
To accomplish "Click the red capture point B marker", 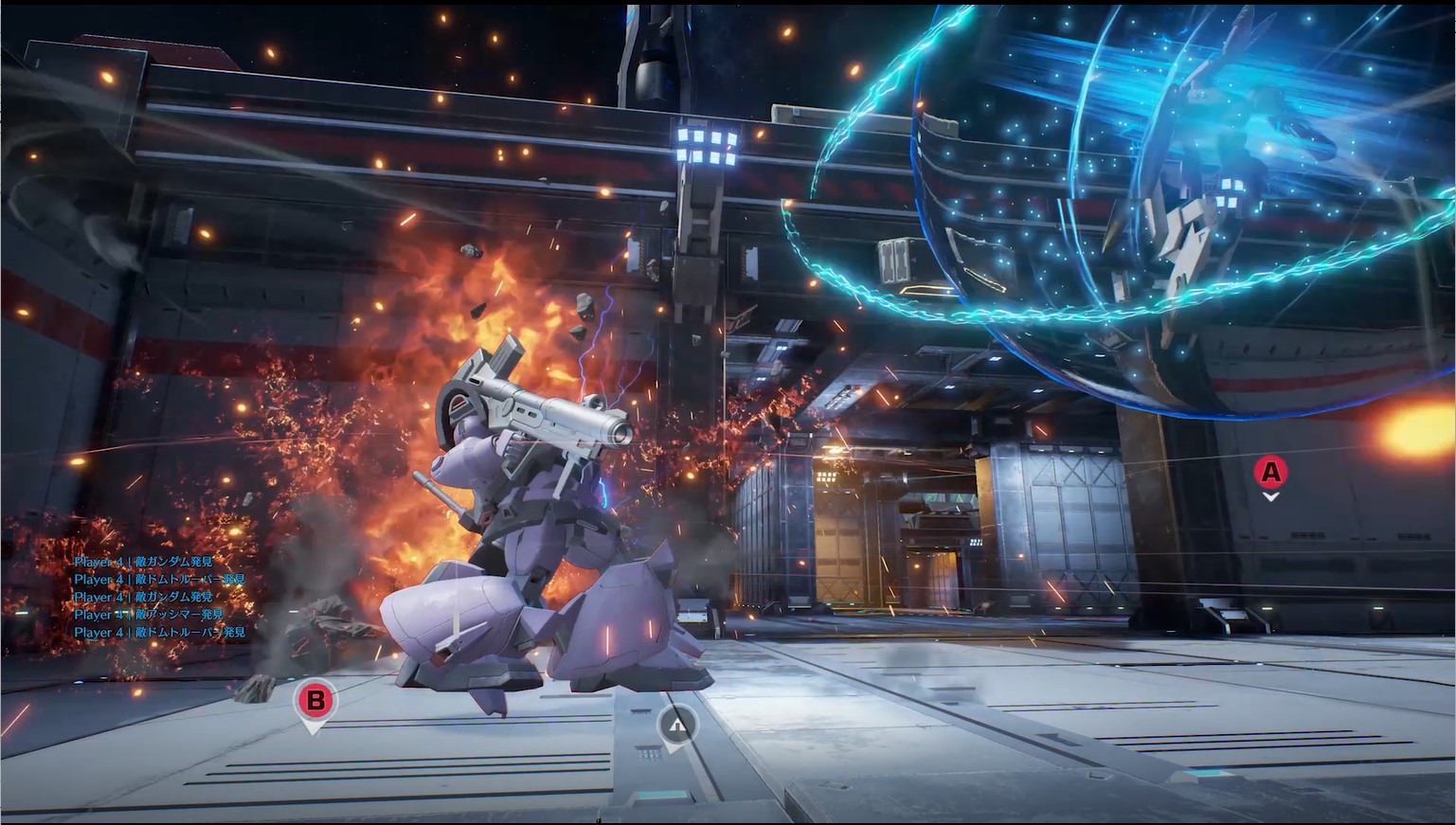I will point(315,701).
